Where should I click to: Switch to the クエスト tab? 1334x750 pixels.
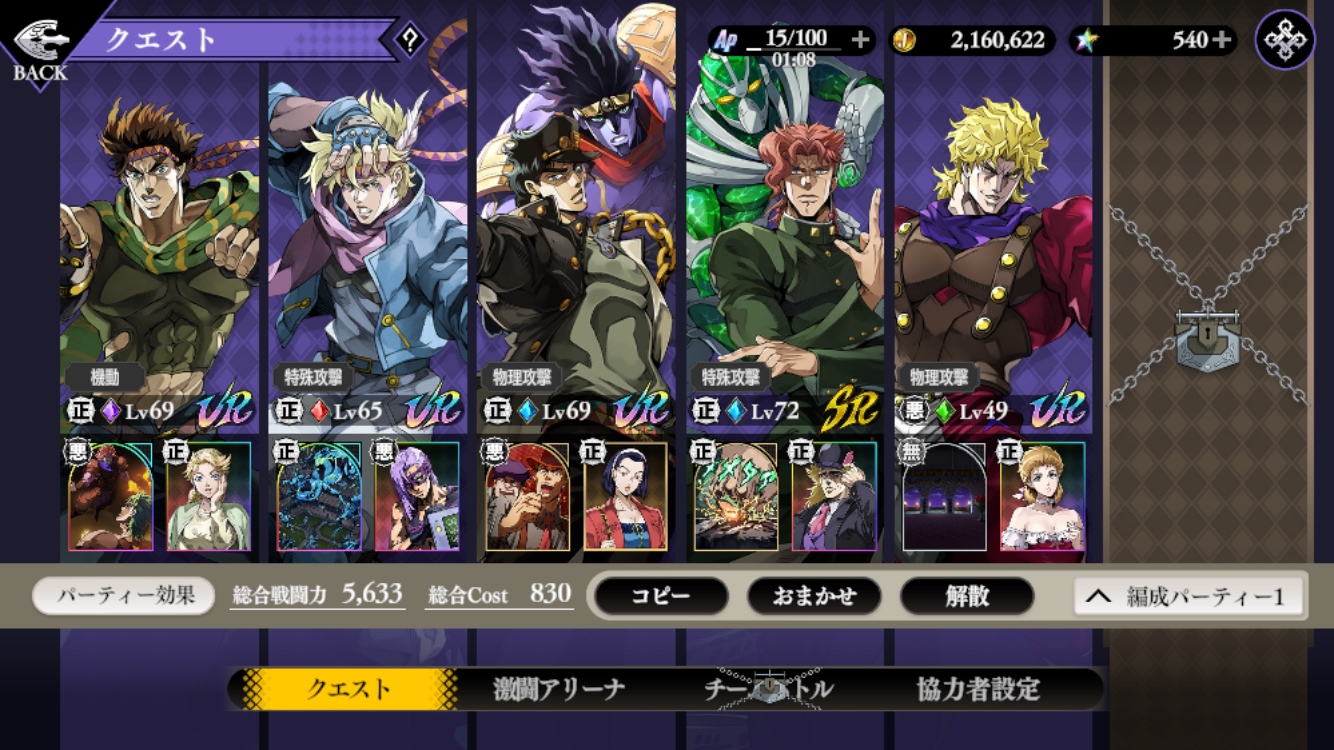[348, 689]
